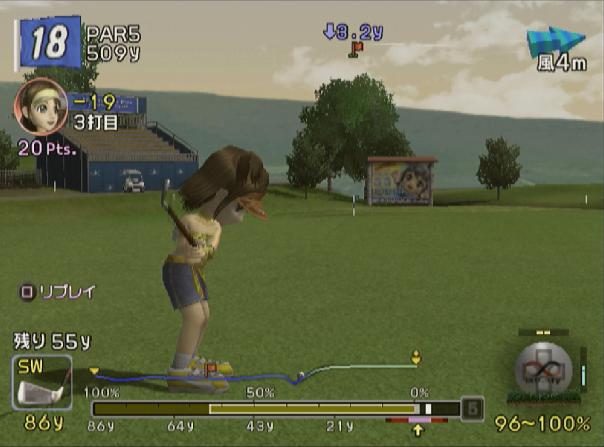Select the SW club icon
Image resolution: width=604 pixels, height=447 pixels.
41,383
